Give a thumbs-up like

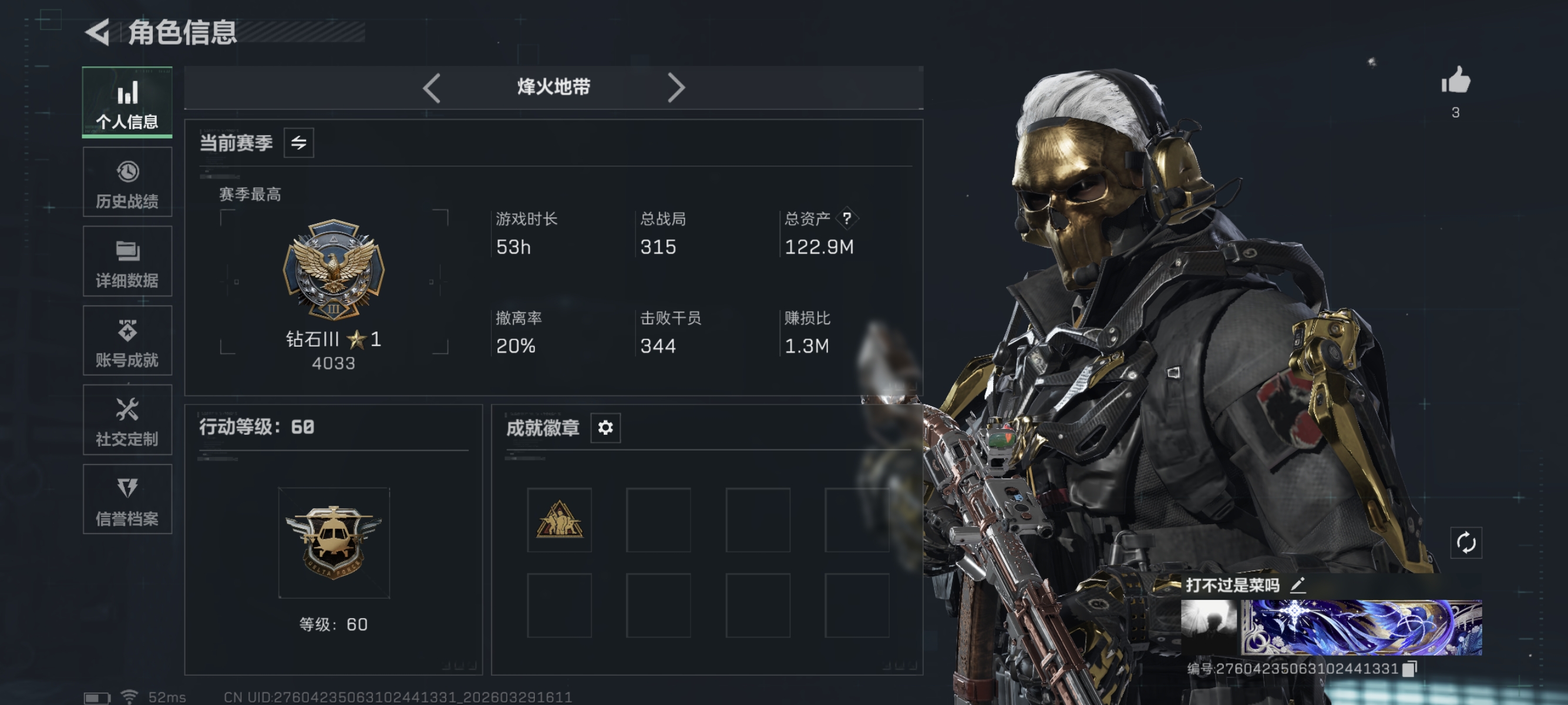click(1455, 80)
